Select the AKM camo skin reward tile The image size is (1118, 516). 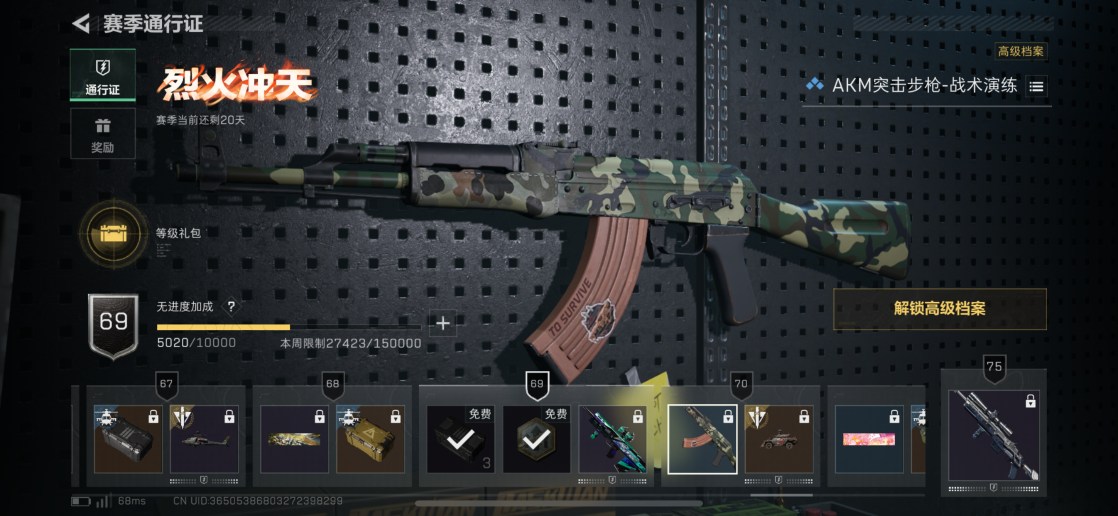702,438
